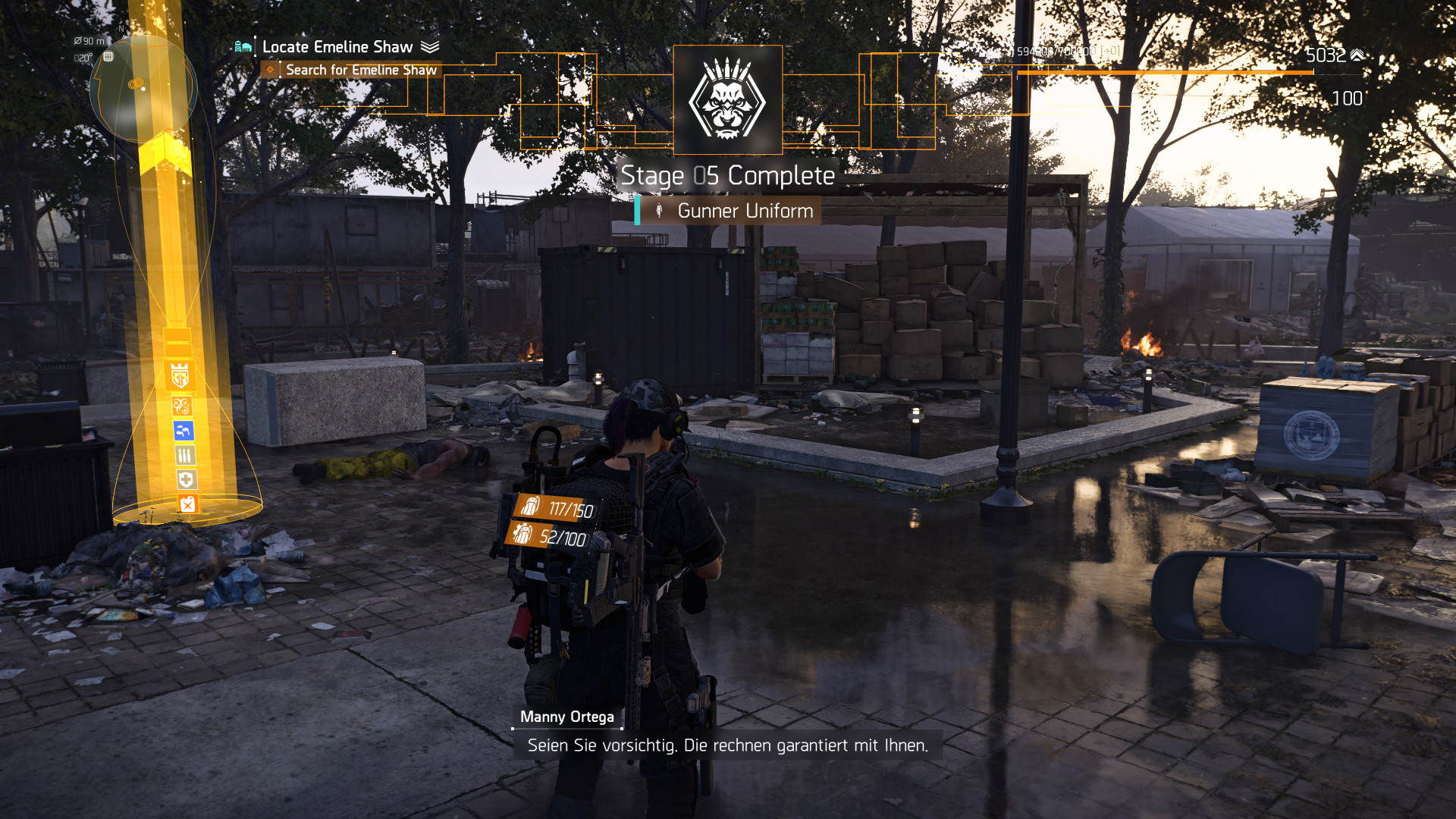The height and width of the screenshot is (819, 1456).
Task: Select the SHD crest icon atop the yellow pillar
Action: pyautogui.click(x=180, y=375)
